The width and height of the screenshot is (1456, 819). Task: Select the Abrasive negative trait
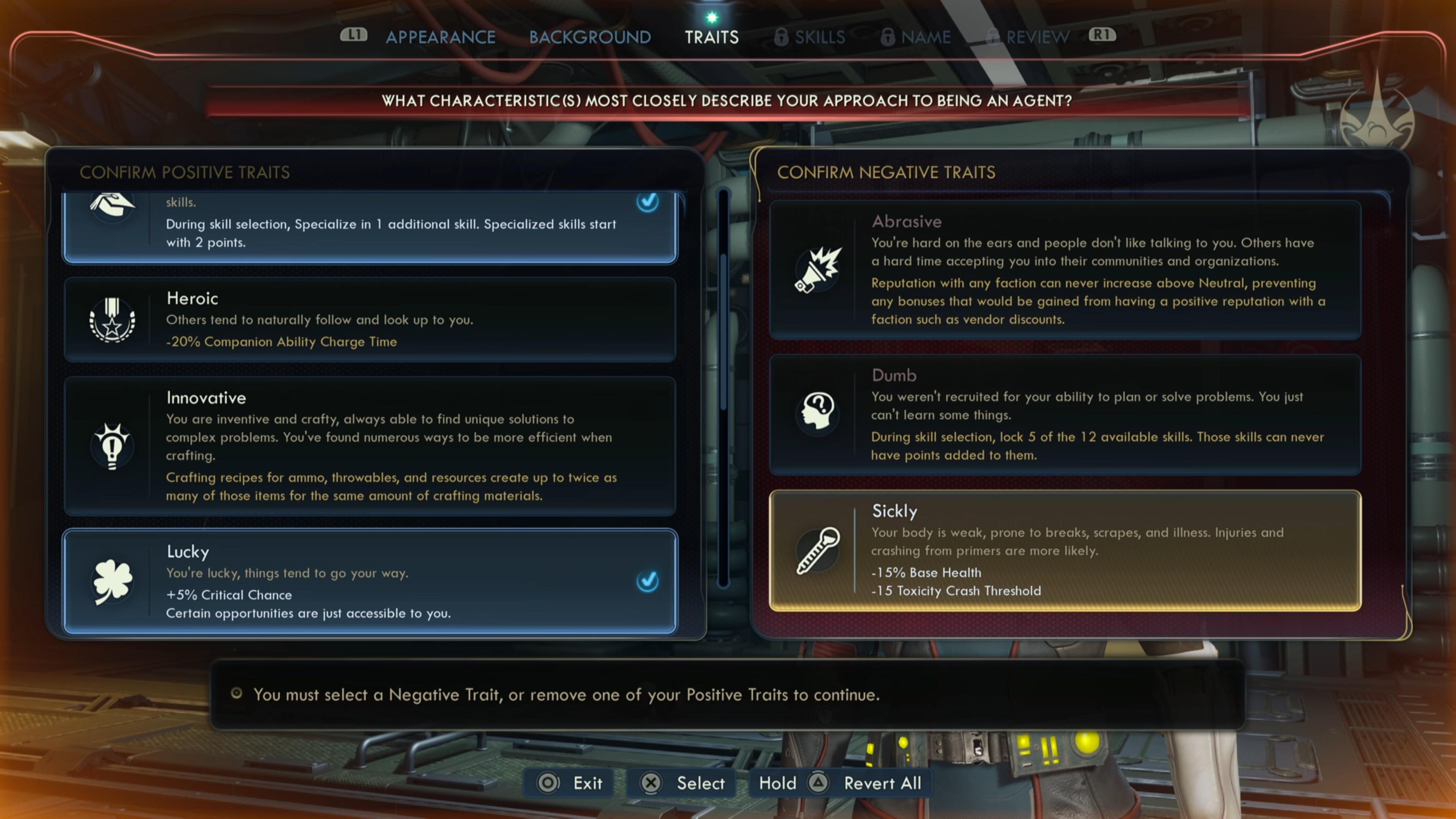coord(1065,270)
